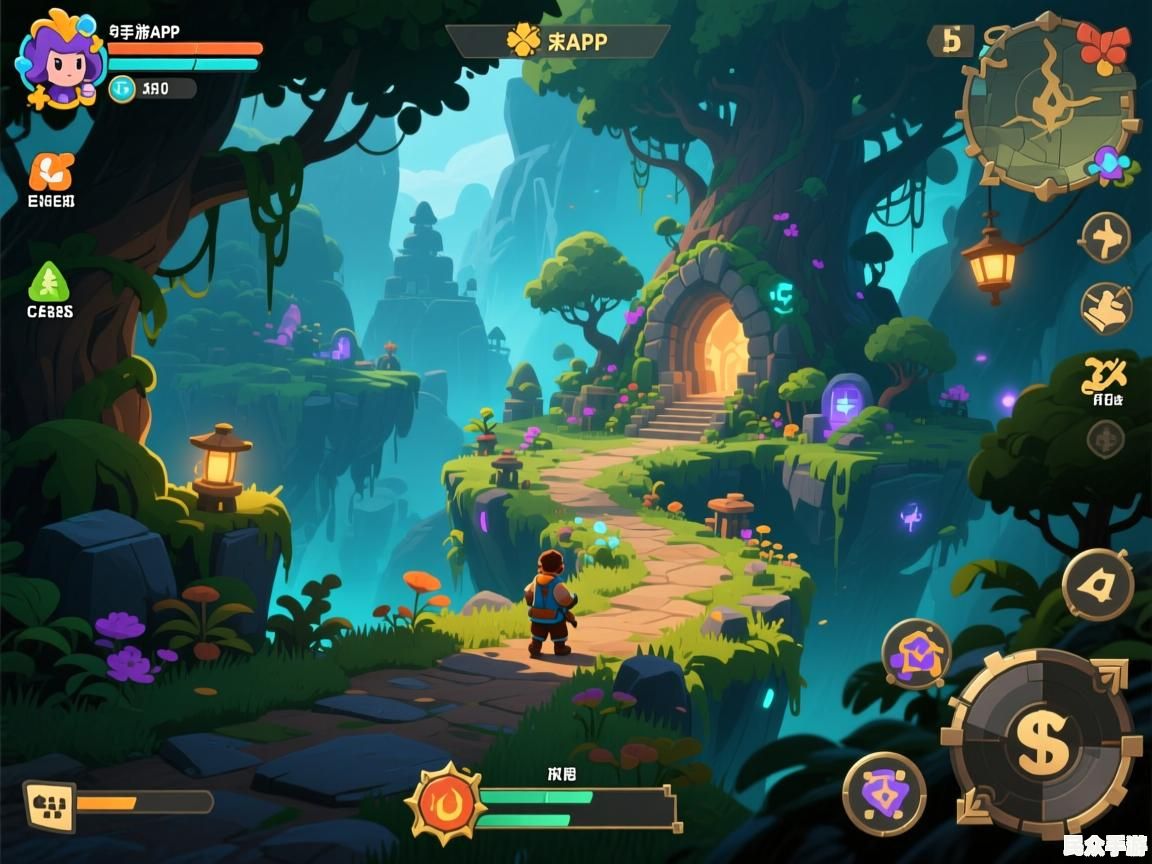Use the pointing hand action button

(x=1106, y=307)
